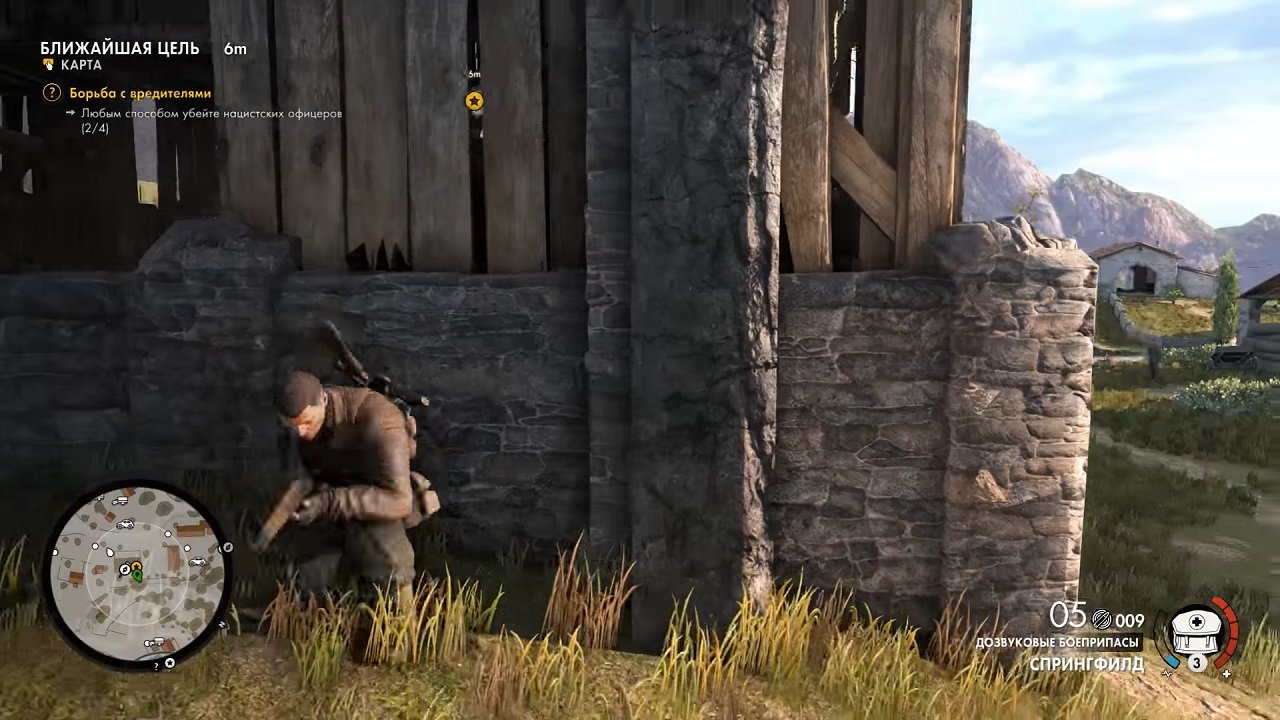Select the medic cap item icon in the wheel

click(1195, 632)
